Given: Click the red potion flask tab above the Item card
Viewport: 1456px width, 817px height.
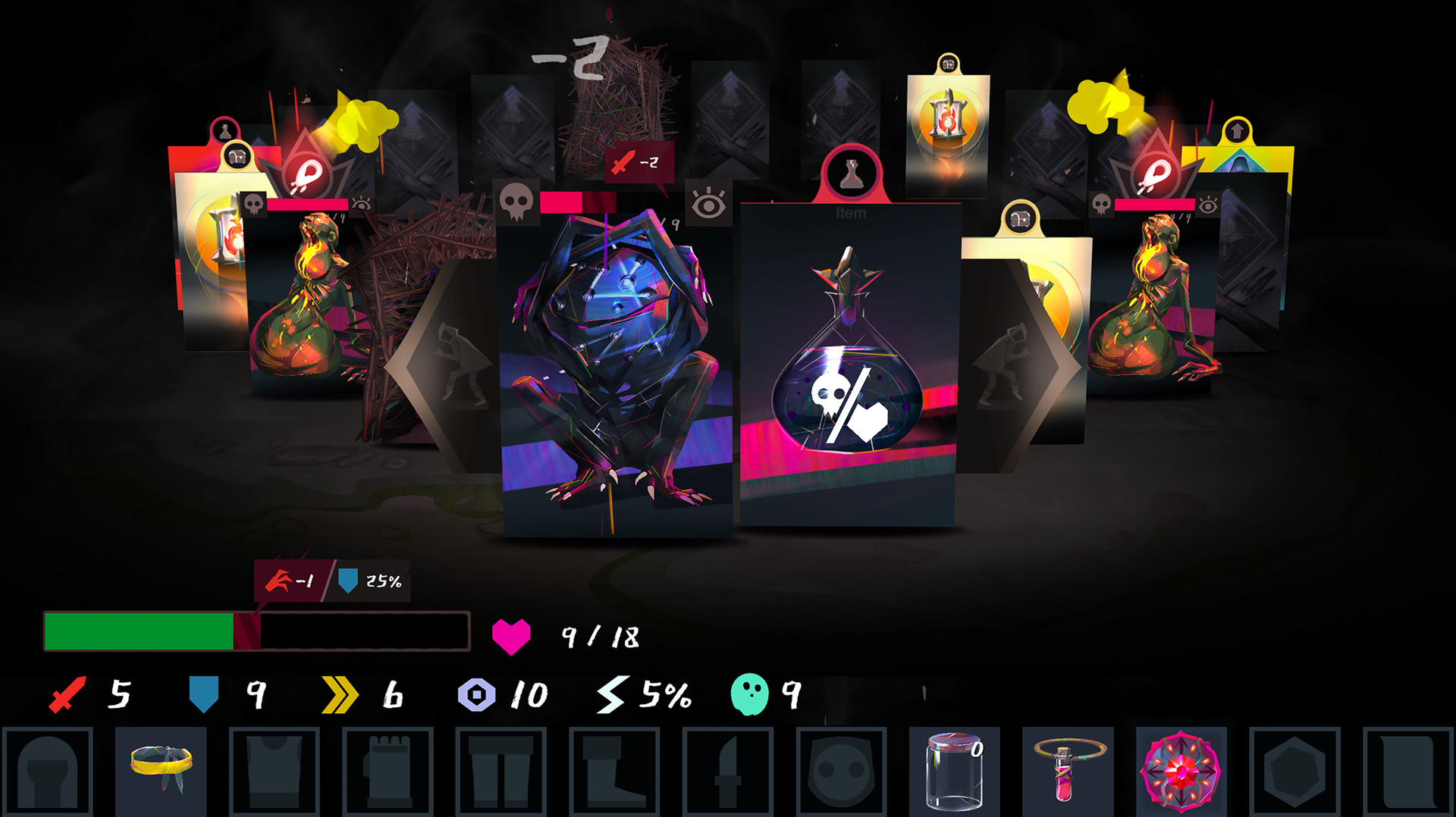Looking at the screenshot, I should pyautogui.click(x=852, y=173).
